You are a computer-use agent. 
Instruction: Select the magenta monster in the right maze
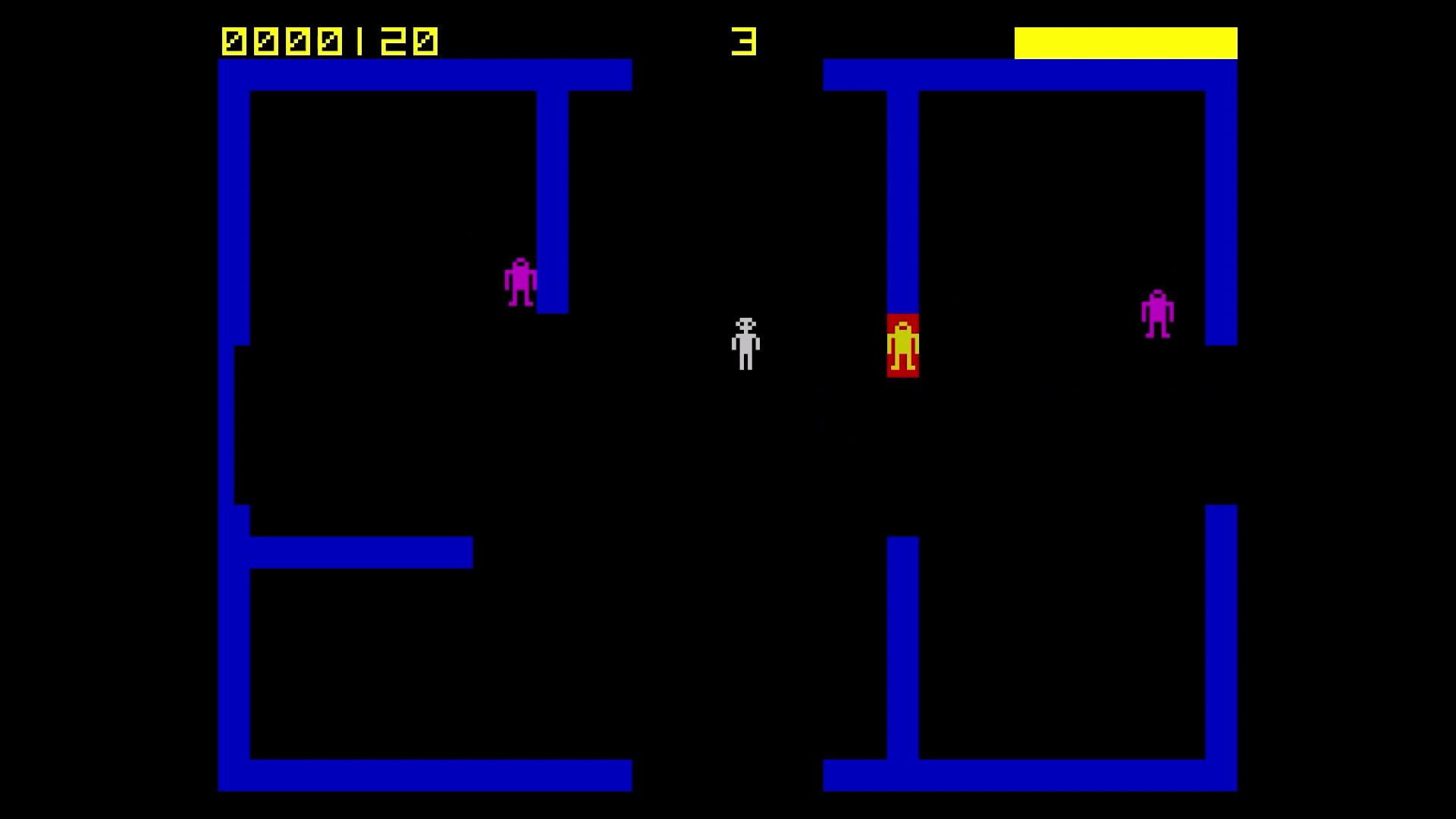click(x=1158, y=315)
